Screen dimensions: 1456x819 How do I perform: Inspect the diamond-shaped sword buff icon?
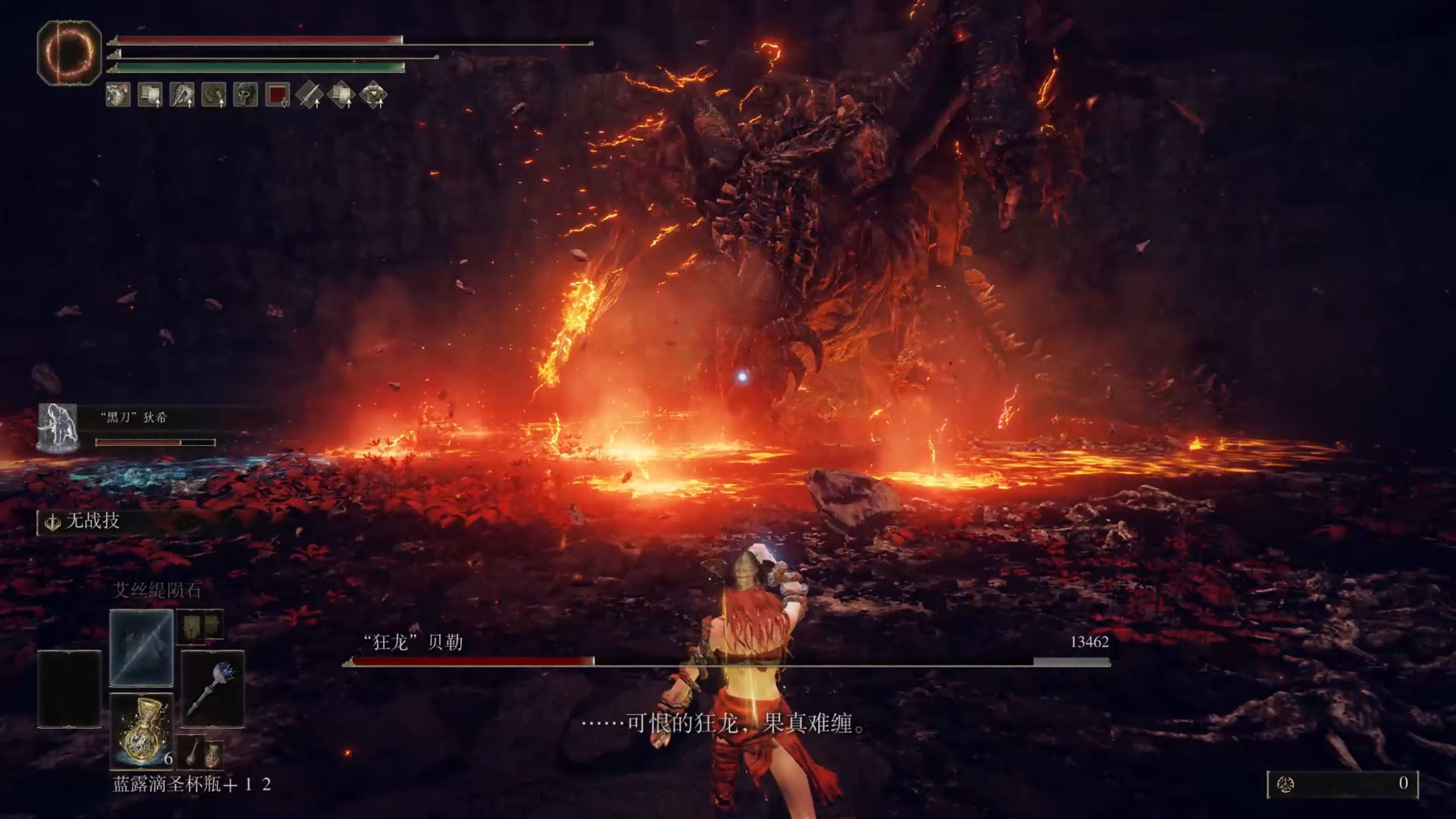(309, 95)
